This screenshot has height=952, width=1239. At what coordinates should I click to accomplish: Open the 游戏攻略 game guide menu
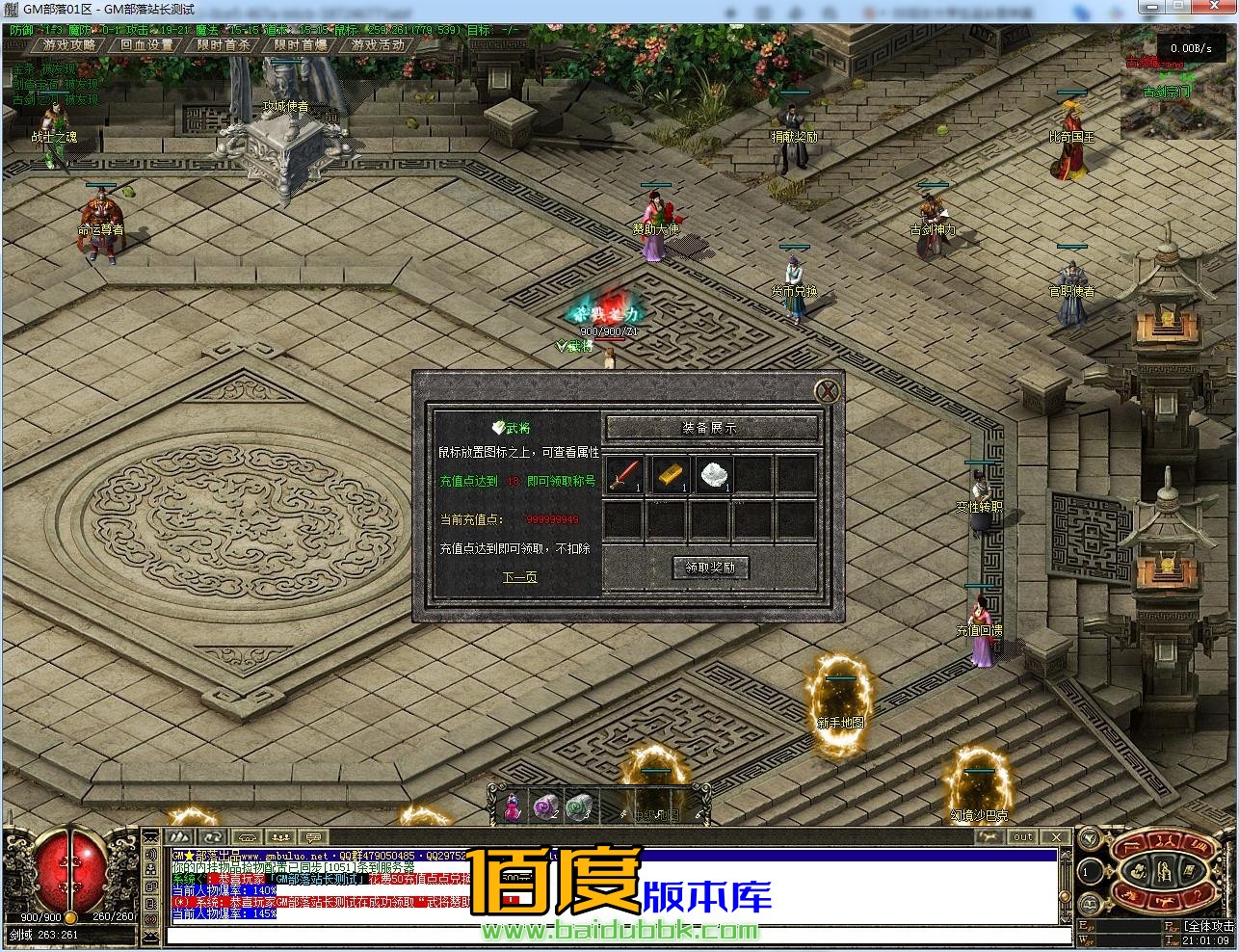click(x=69, y=44)
